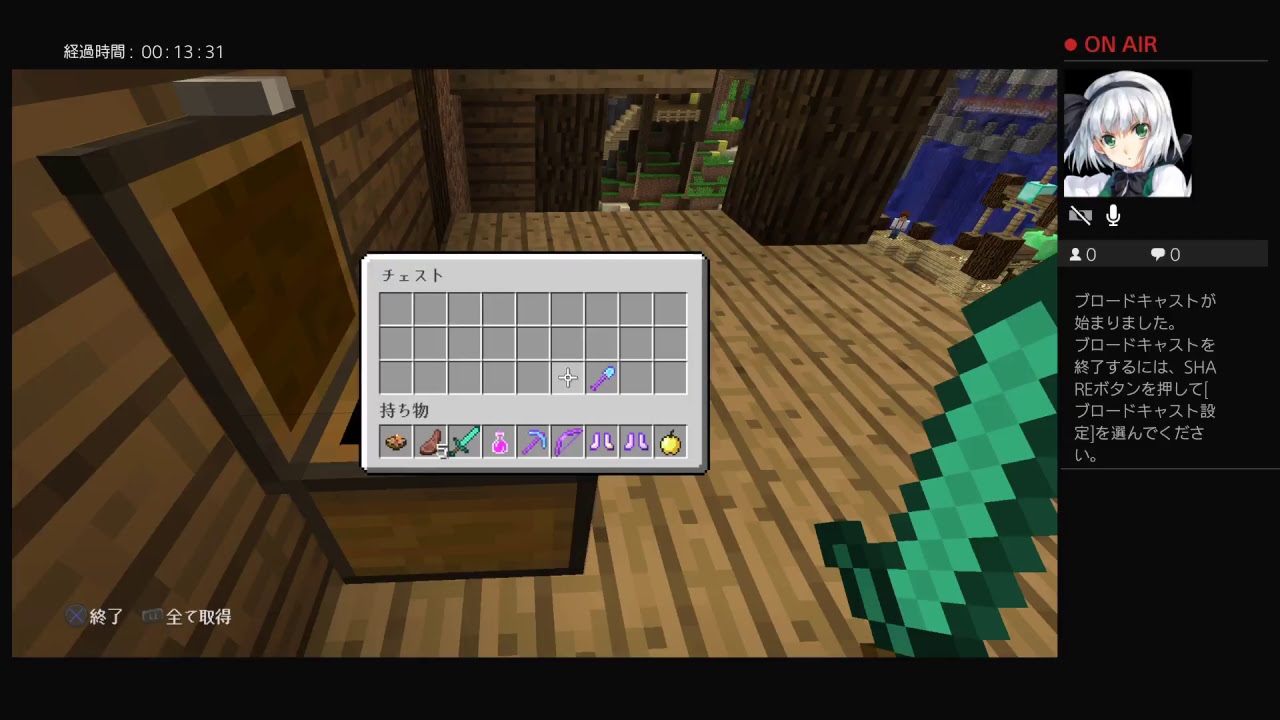Select the mushroom stew in the hotbar
Image resolution: width=1280 pixels, height=720 pixels.
tap(395, 442)
